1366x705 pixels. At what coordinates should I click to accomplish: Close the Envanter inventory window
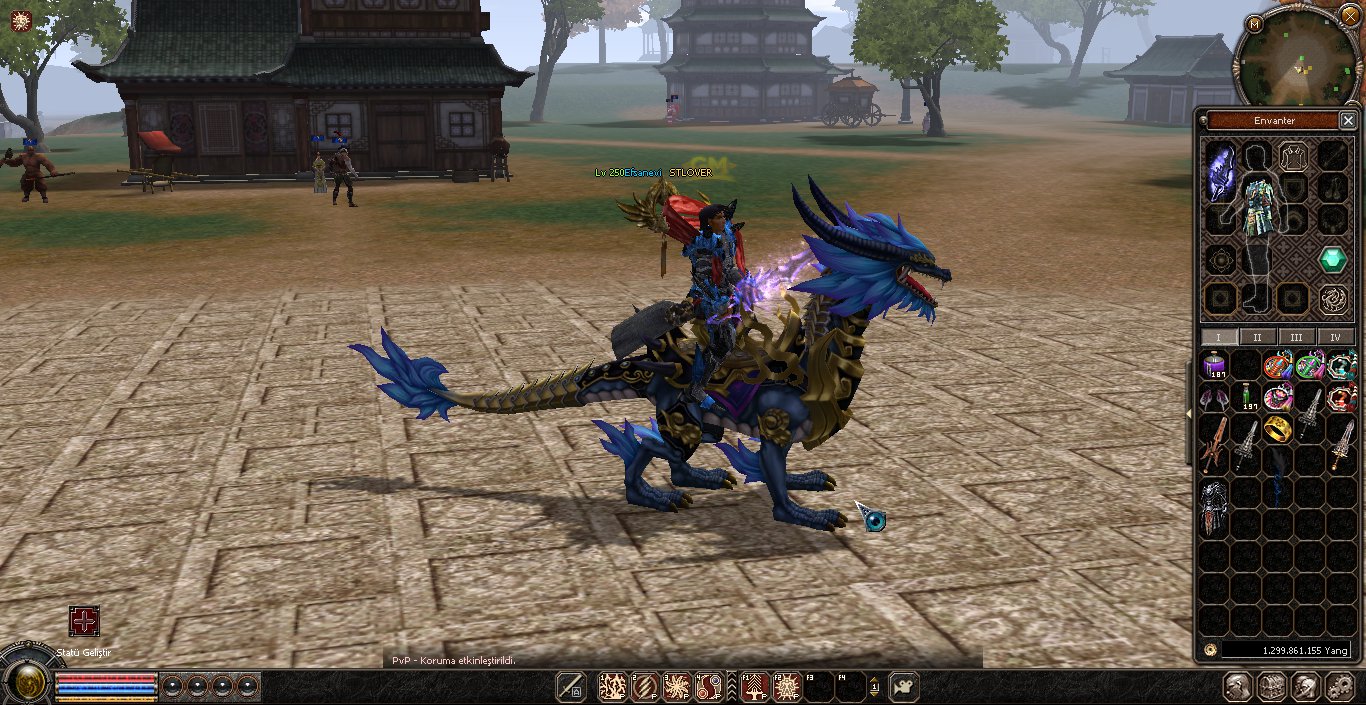(1347, 121)
